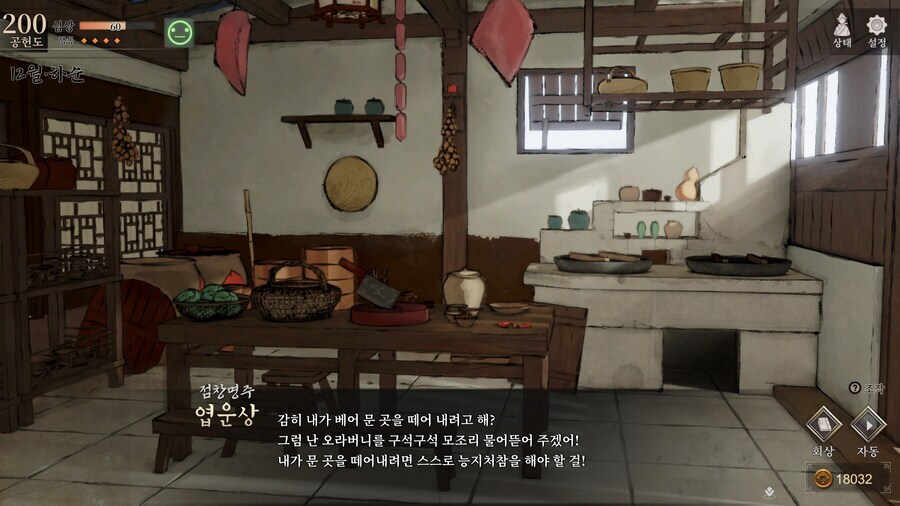The width and height of the screenshot is (900, 506).
Task: Click the green mood face icon
Action: coord(180,32)
